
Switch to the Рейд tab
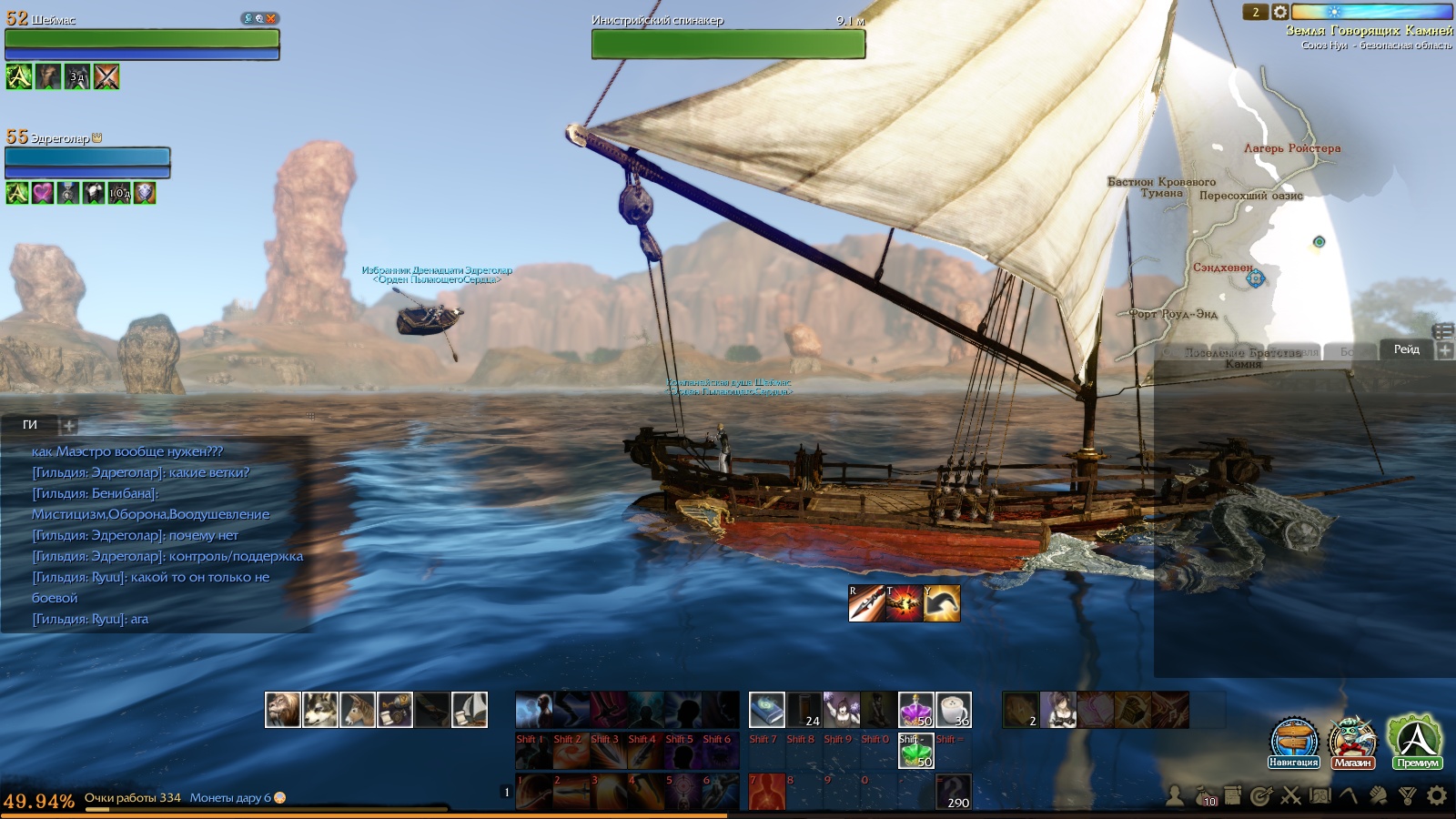click(1406, 349)
